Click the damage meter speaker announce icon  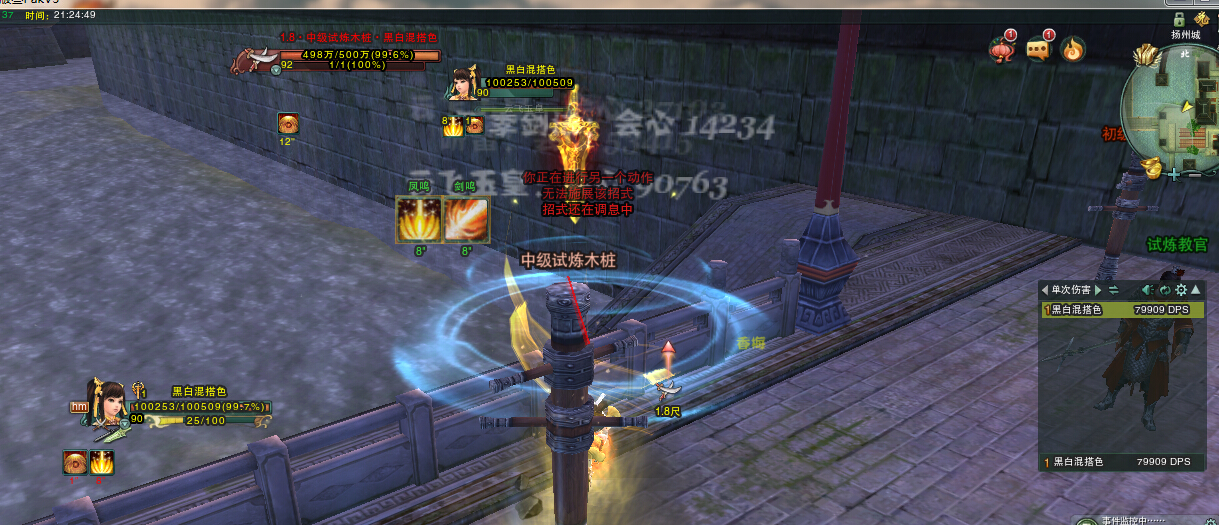[1148, 290]
